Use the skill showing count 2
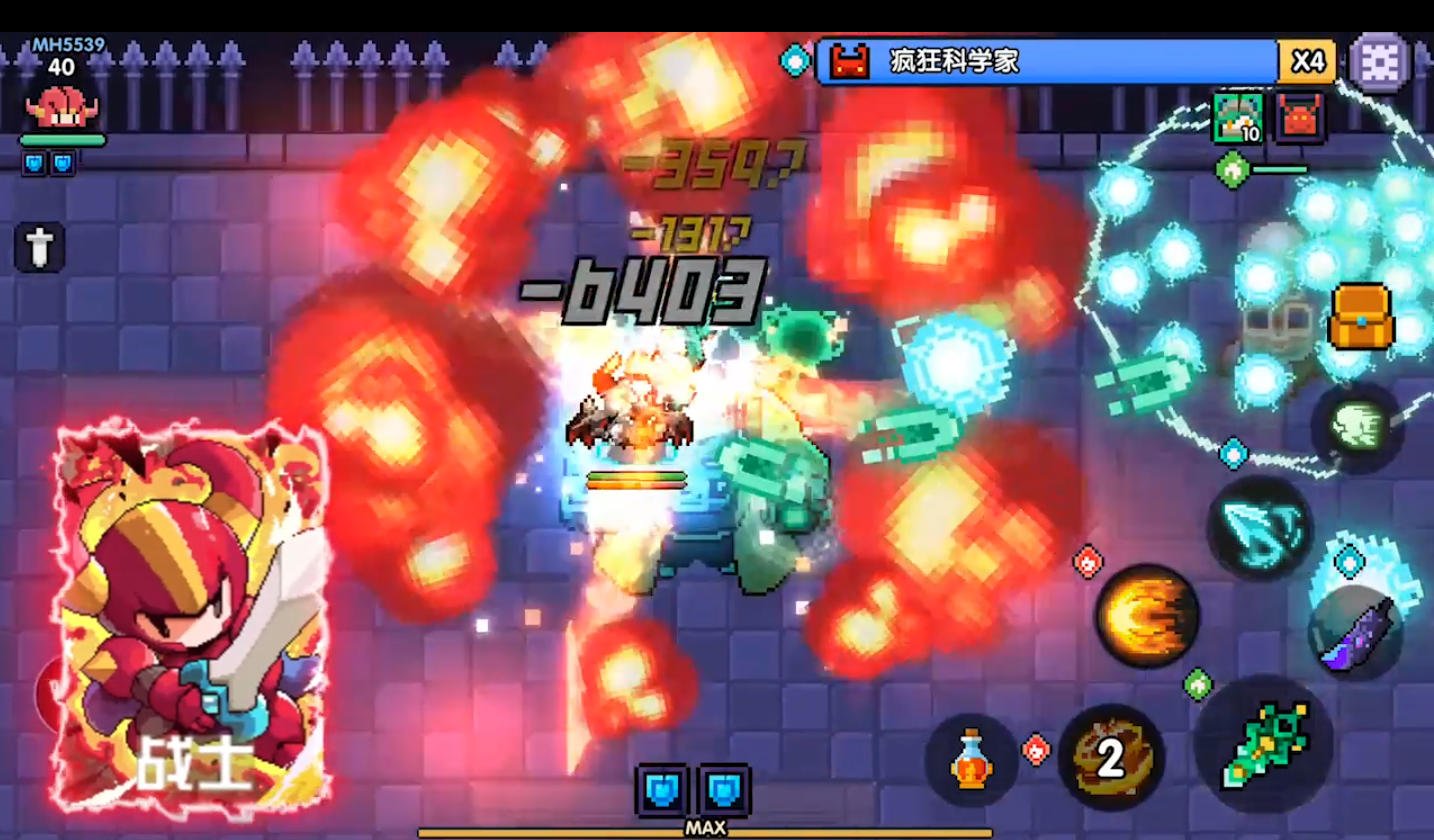This screenshot has height=840, width=1434. pyautogui.click(x=1110, y=758)
